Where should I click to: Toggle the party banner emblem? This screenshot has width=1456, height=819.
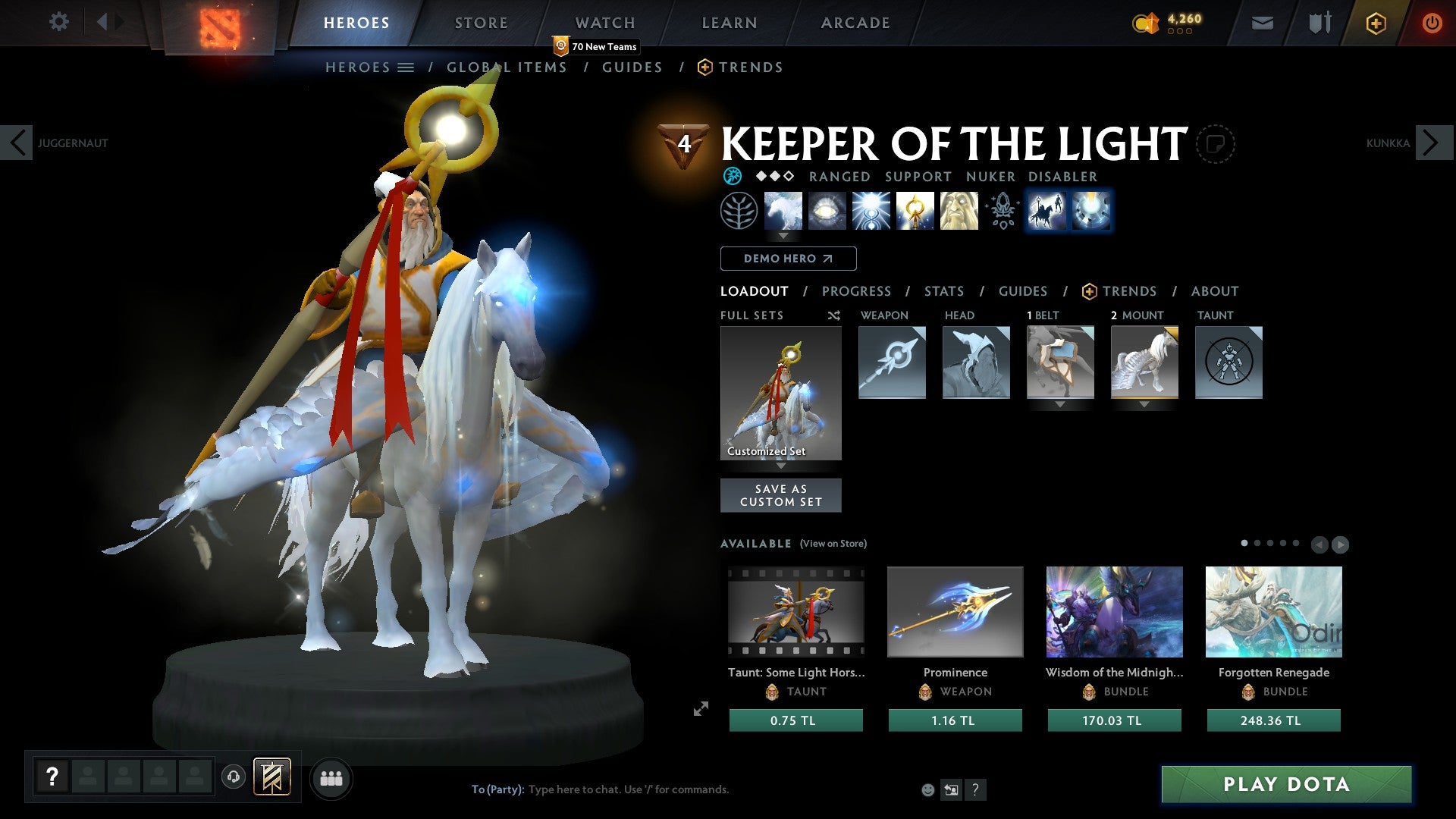(x=273, y=777)
